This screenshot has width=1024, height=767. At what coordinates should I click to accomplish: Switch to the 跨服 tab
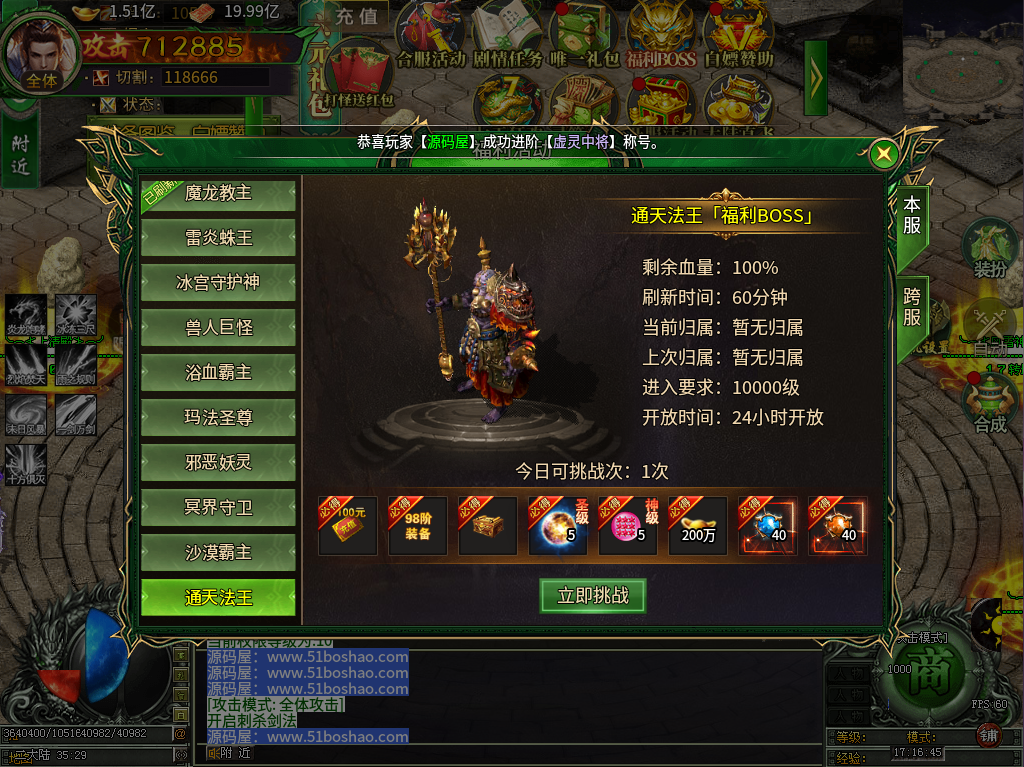[911, 306]
